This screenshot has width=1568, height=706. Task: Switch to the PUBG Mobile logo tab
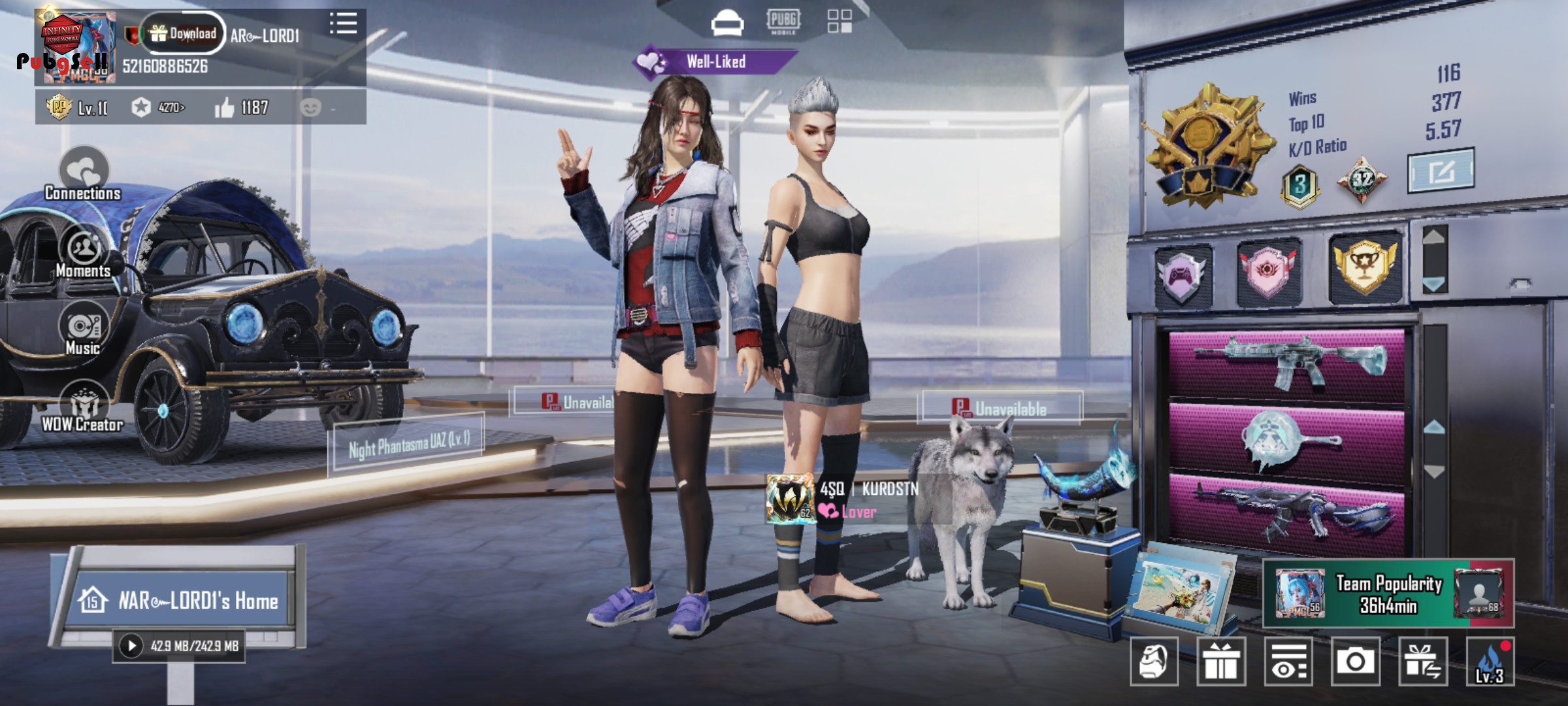(783, 21)
